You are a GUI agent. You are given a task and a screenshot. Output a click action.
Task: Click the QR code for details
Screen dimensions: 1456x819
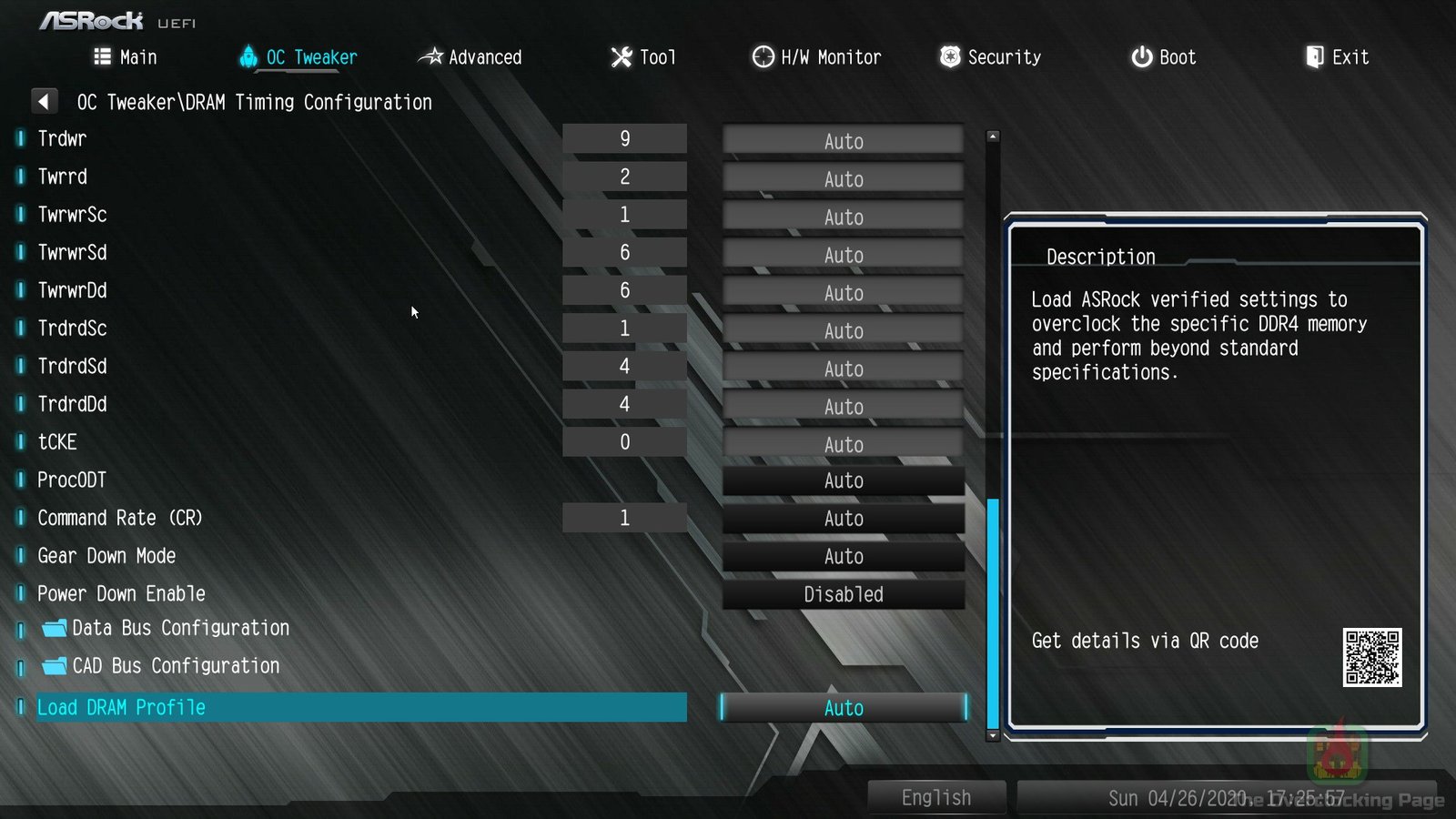point(1371,657)
